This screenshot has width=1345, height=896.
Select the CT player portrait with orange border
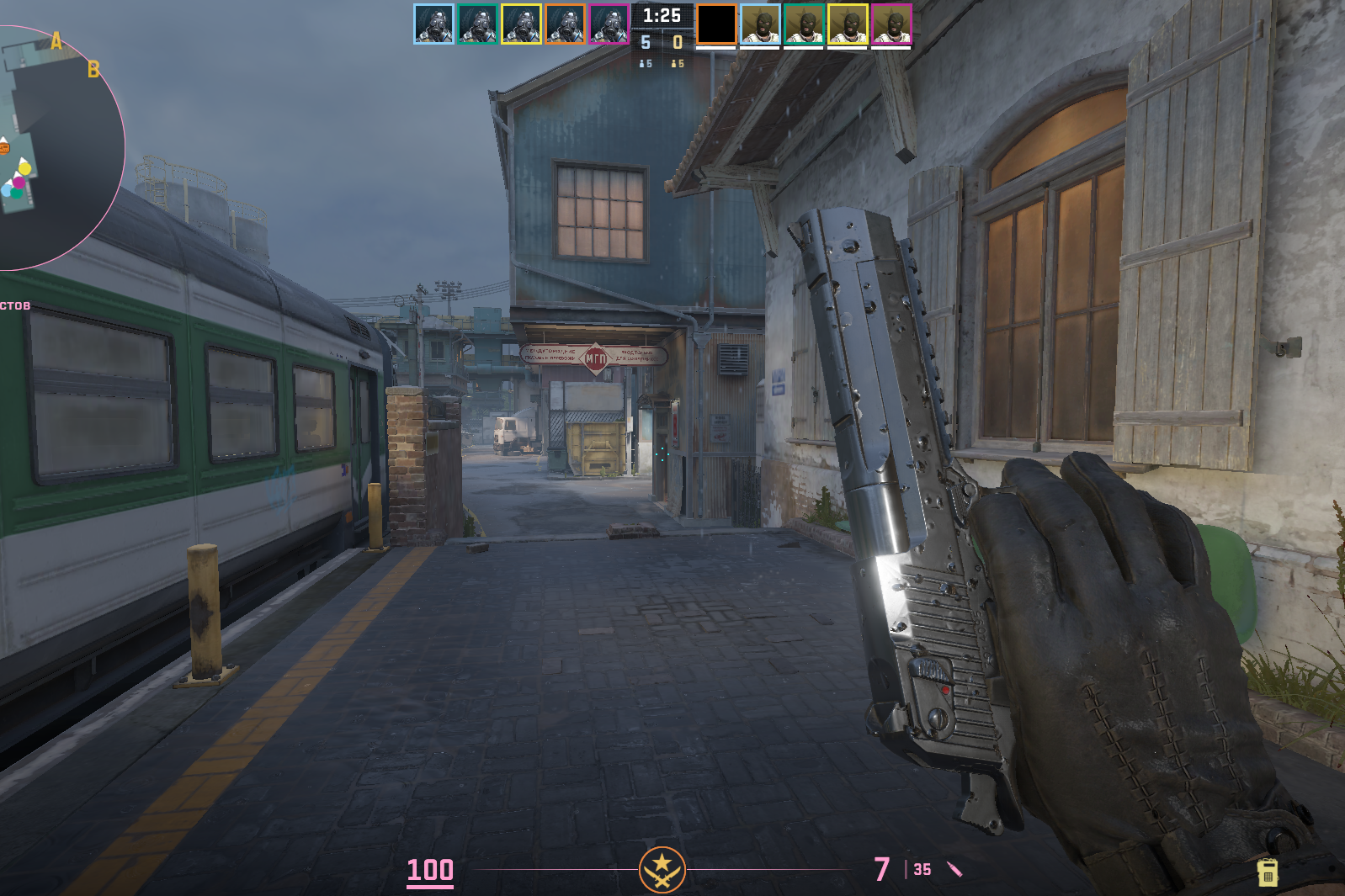tap(565, 24)
